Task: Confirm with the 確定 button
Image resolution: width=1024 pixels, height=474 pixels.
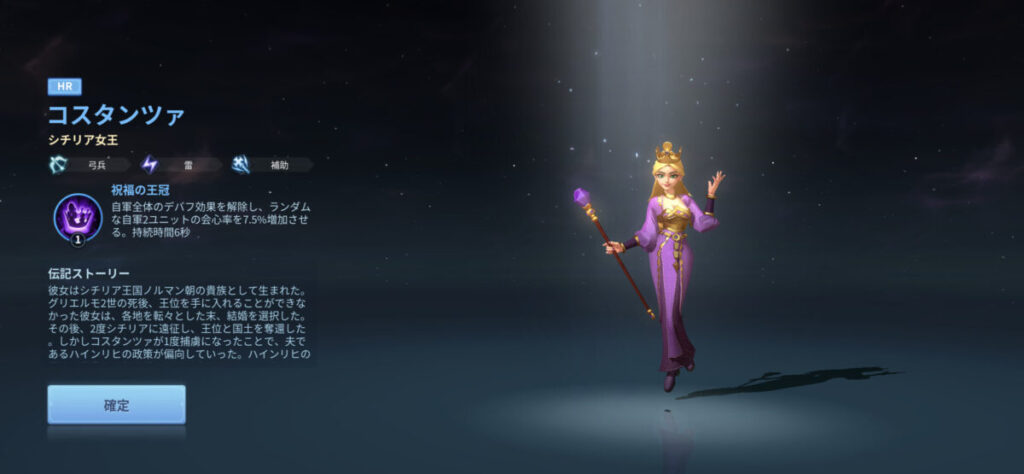Action: (116, 405)
